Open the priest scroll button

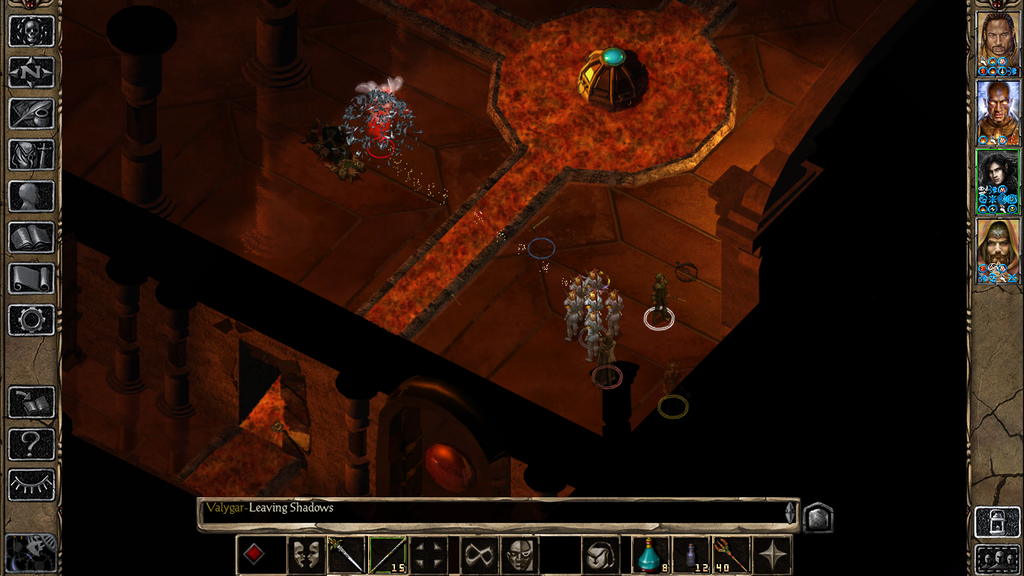click(x=31, y=278)
